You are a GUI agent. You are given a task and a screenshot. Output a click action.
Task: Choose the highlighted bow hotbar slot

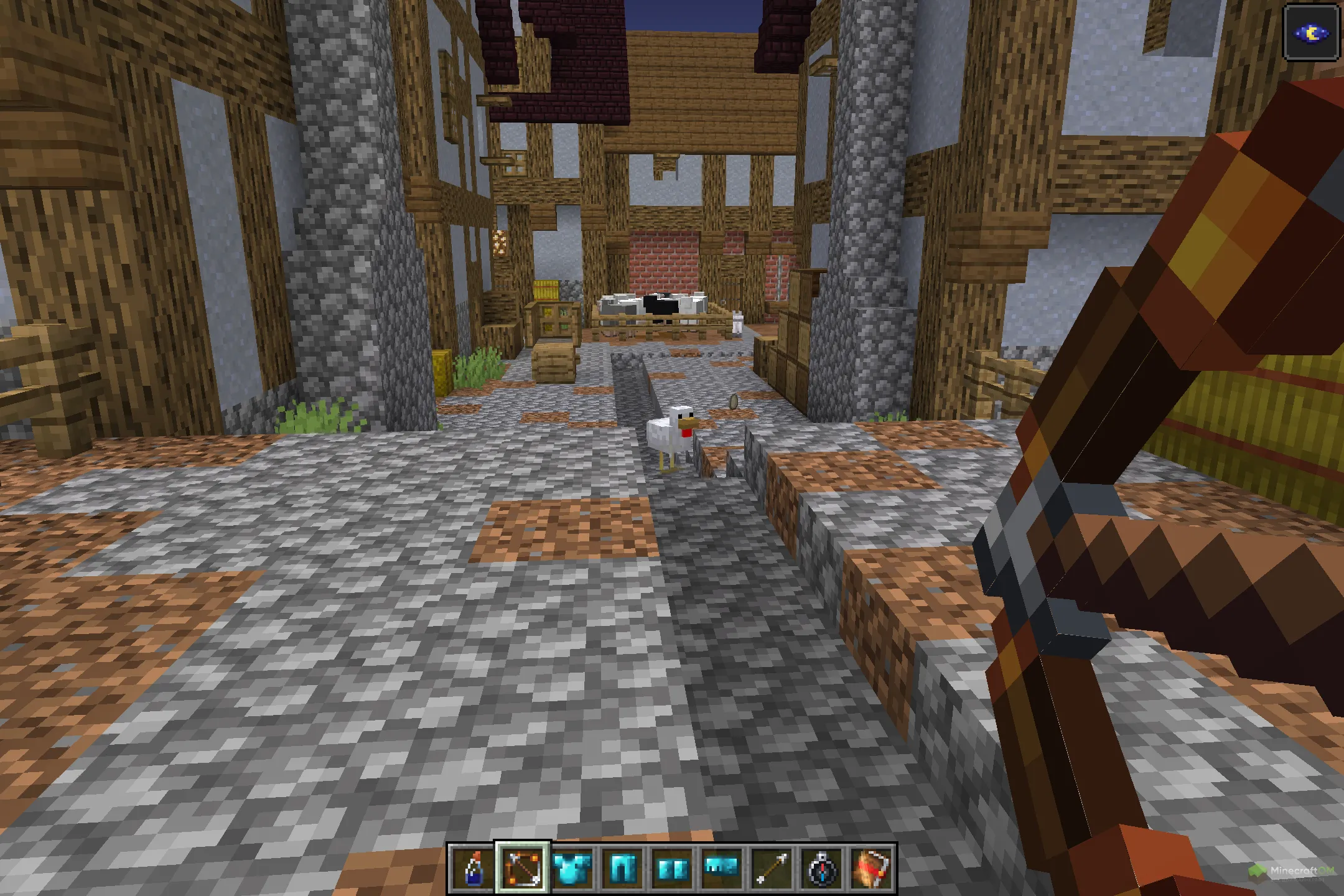tap(523, 868)
